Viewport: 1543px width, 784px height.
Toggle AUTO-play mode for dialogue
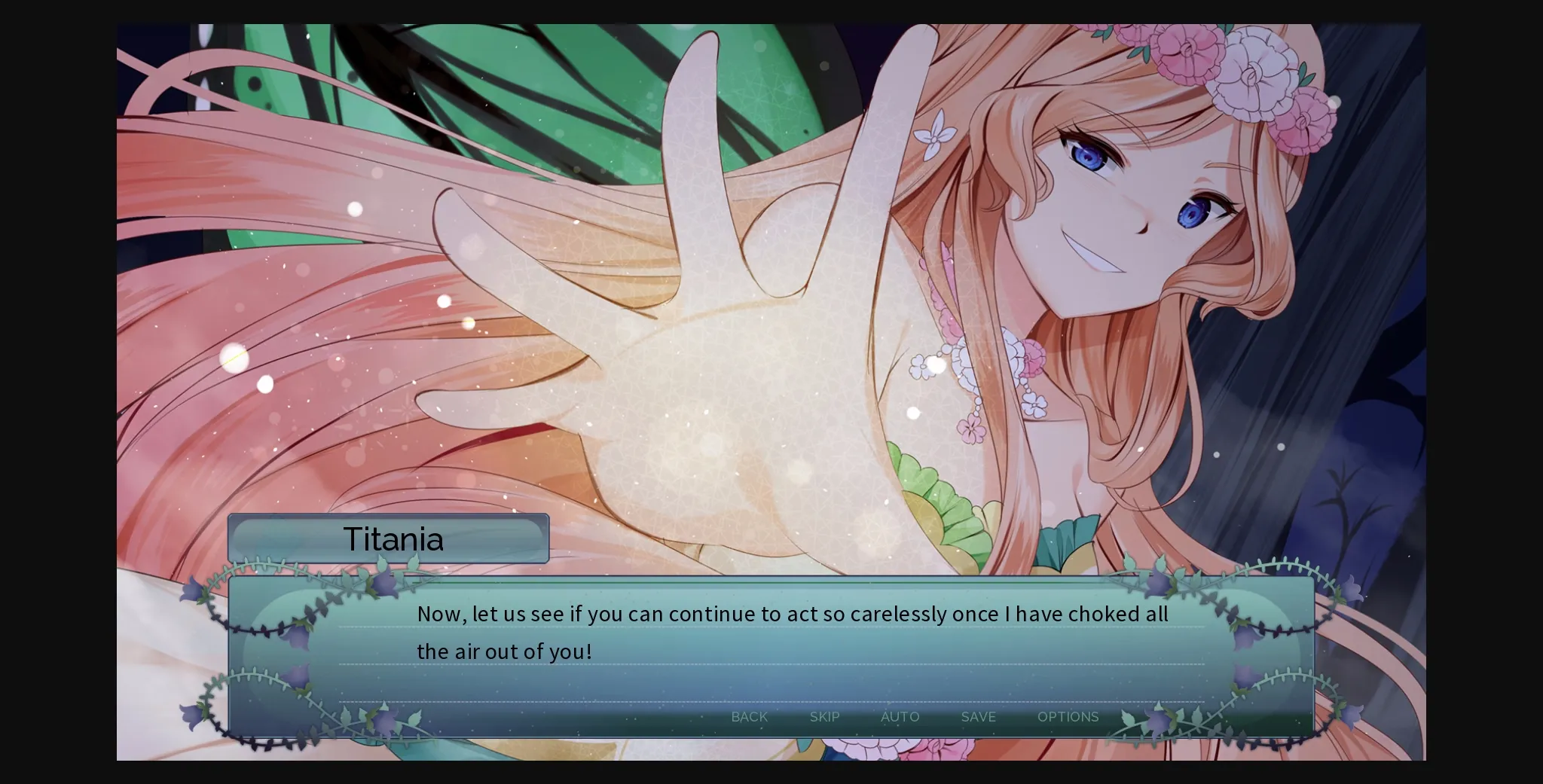pos(900,717)
